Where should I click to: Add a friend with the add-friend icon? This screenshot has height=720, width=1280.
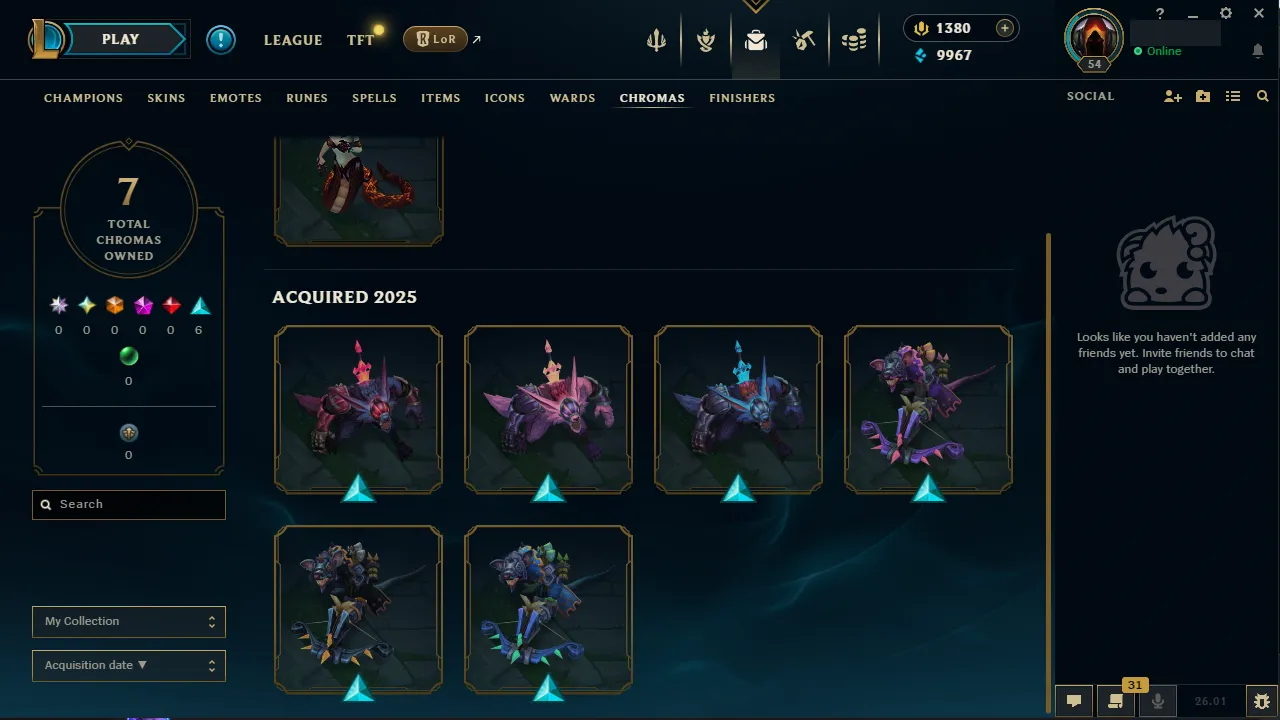(x=1172, y=96)
